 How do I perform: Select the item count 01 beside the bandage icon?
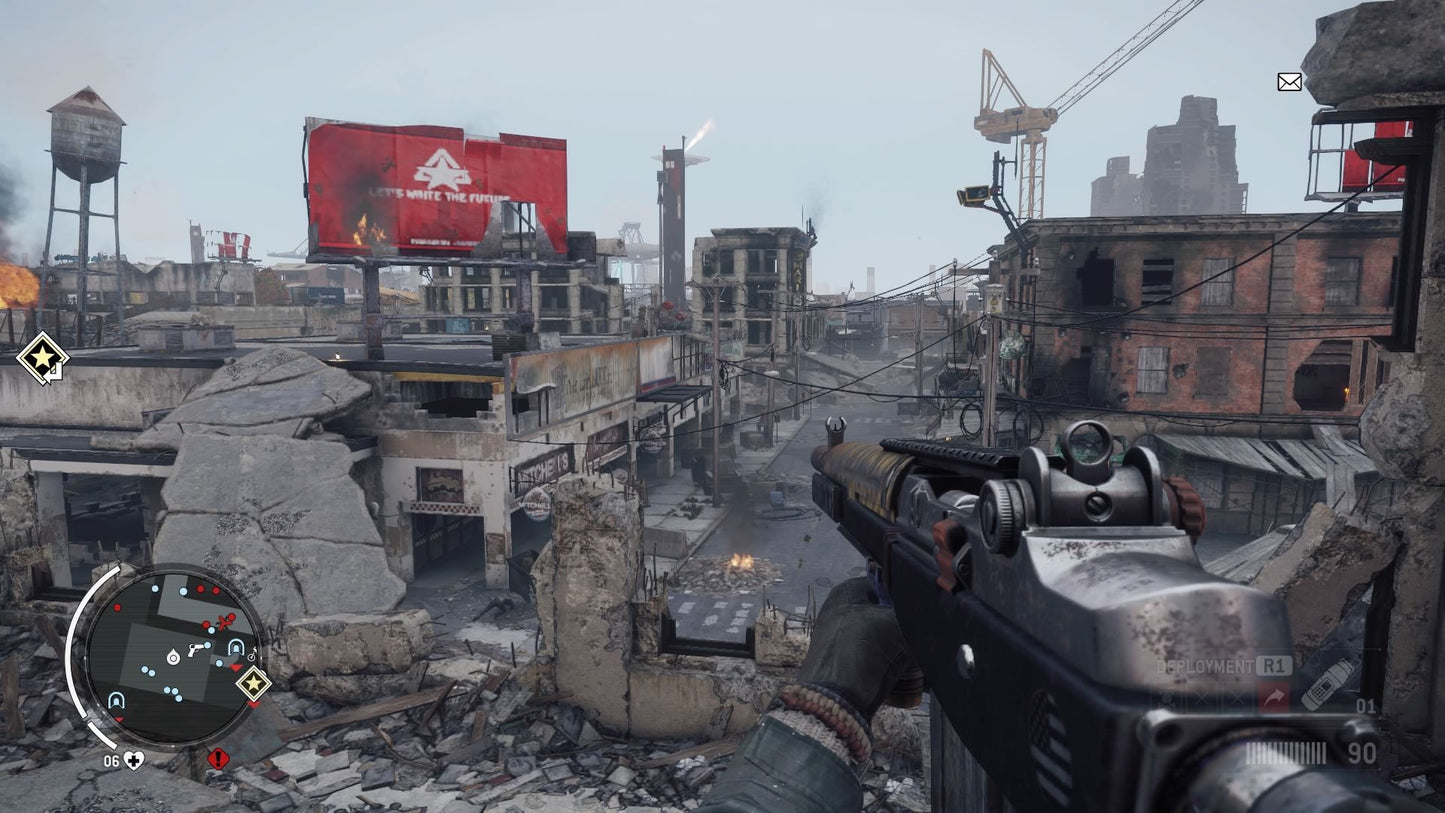[1366, 707]
